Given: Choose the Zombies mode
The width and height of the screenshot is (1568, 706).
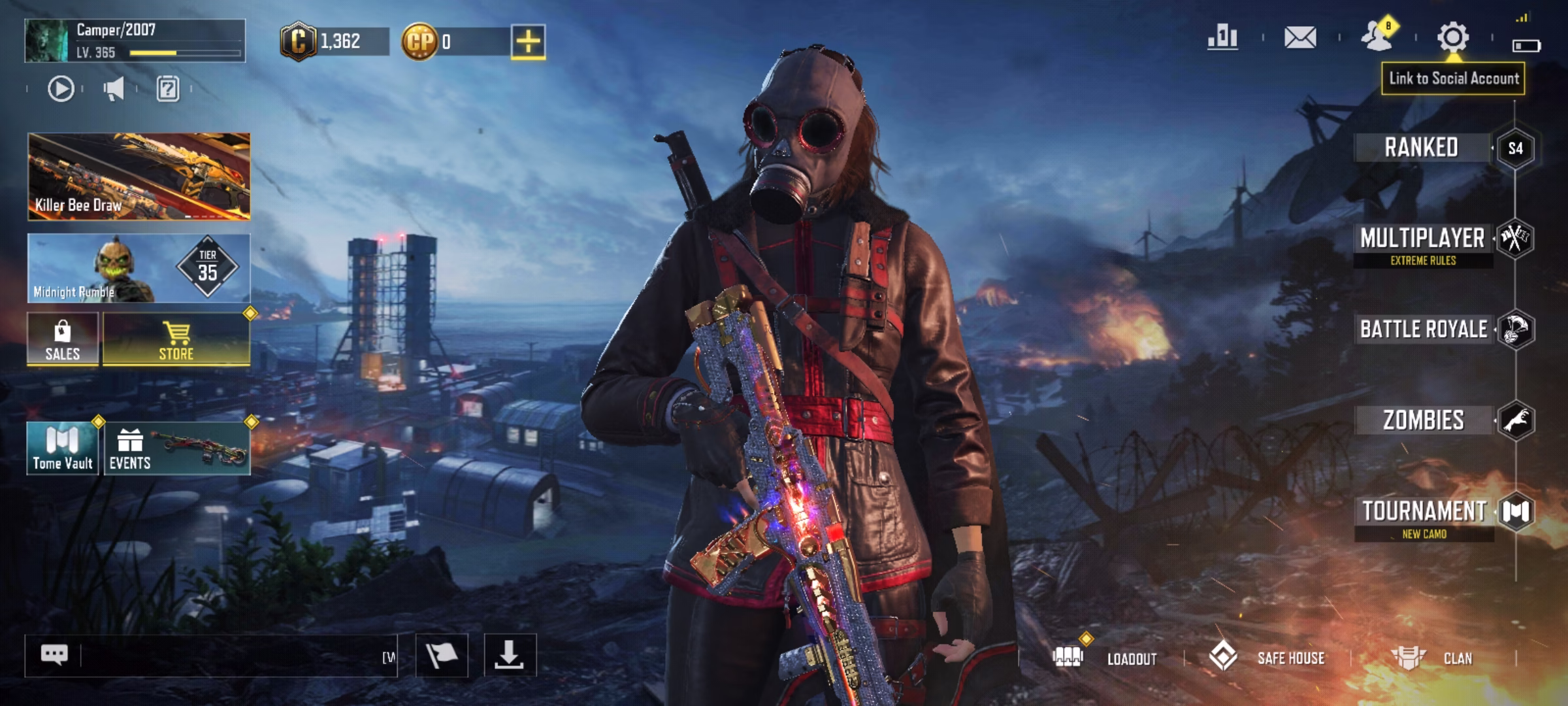Looking at the screenshot, I should (x=1424, y=420).
